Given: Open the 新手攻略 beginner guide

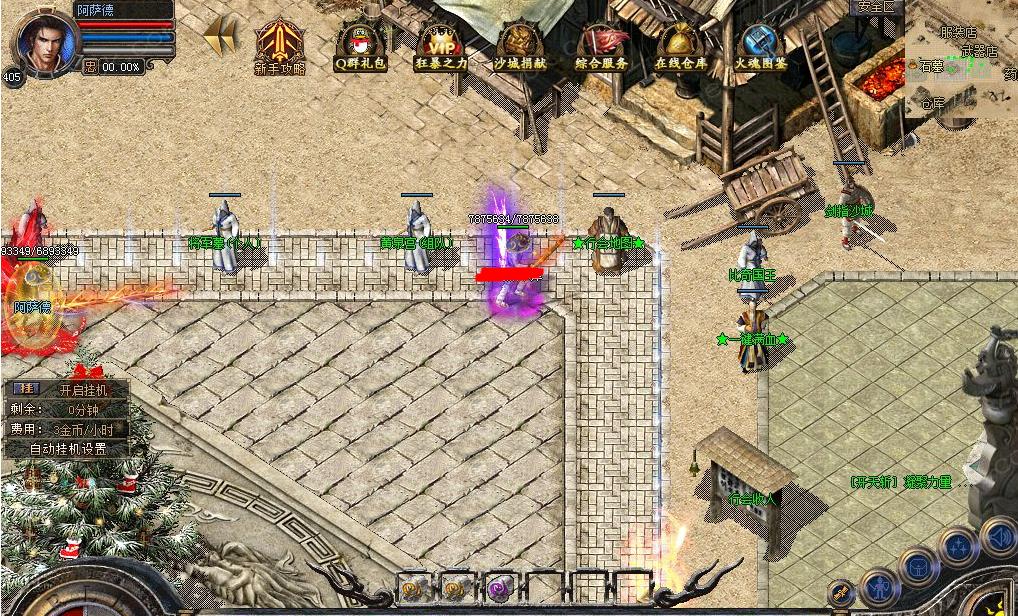Looking at the screenshot, I should [x=280, y=45].
